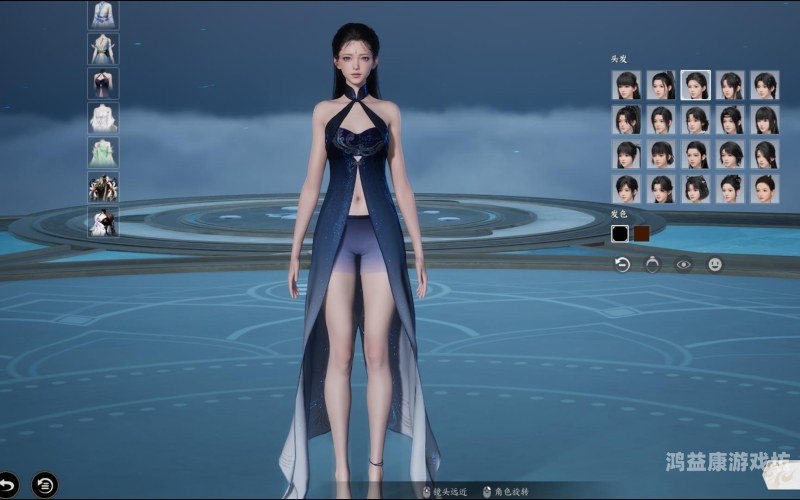Viewport: 800px width, 500px height.
Task: Select the cat-ear bob hairstyle in the bottom row
Action: 696,189
